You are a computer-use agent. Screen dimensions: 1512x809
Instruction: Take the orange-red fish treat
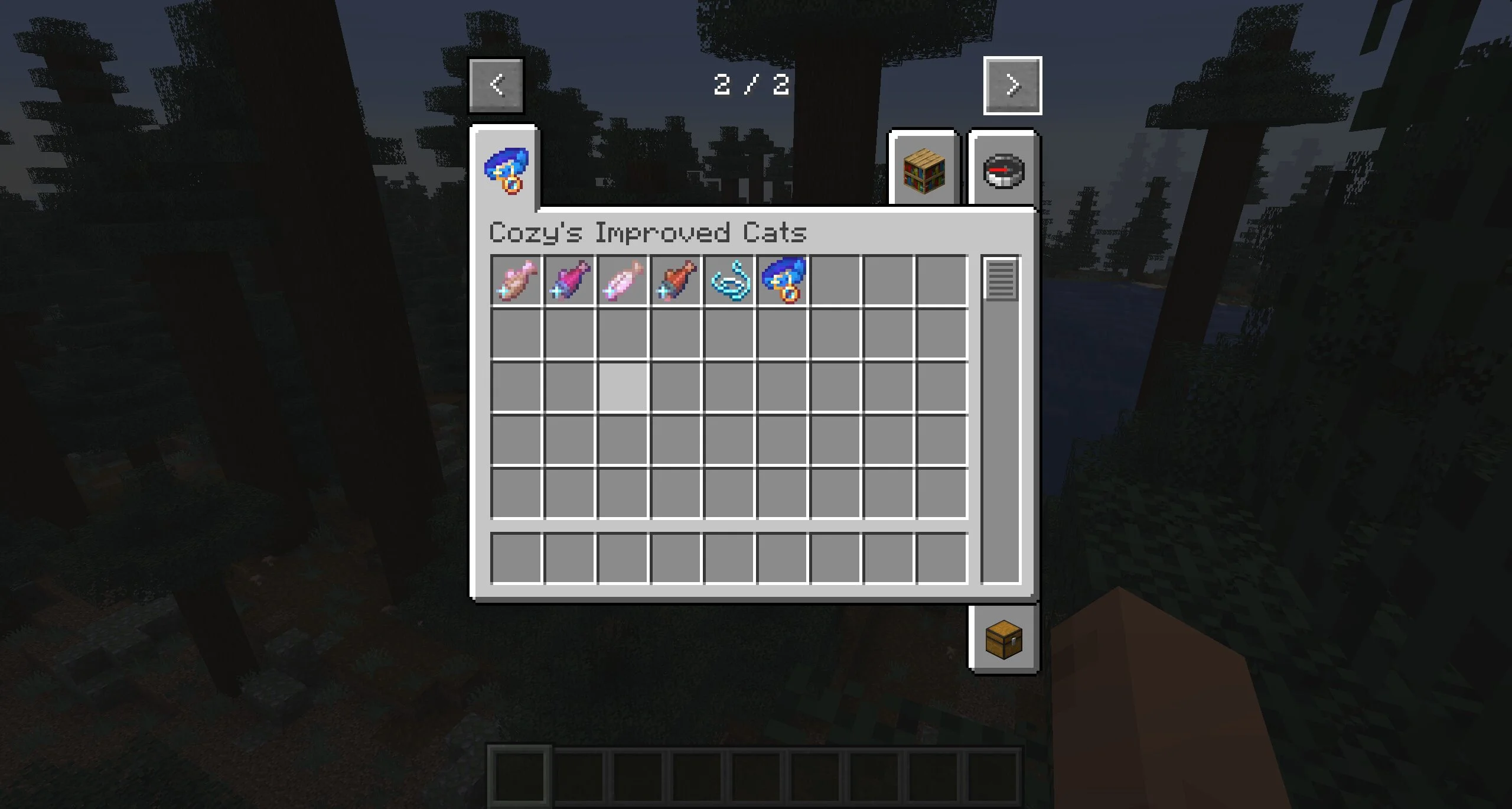pos(676,281)
